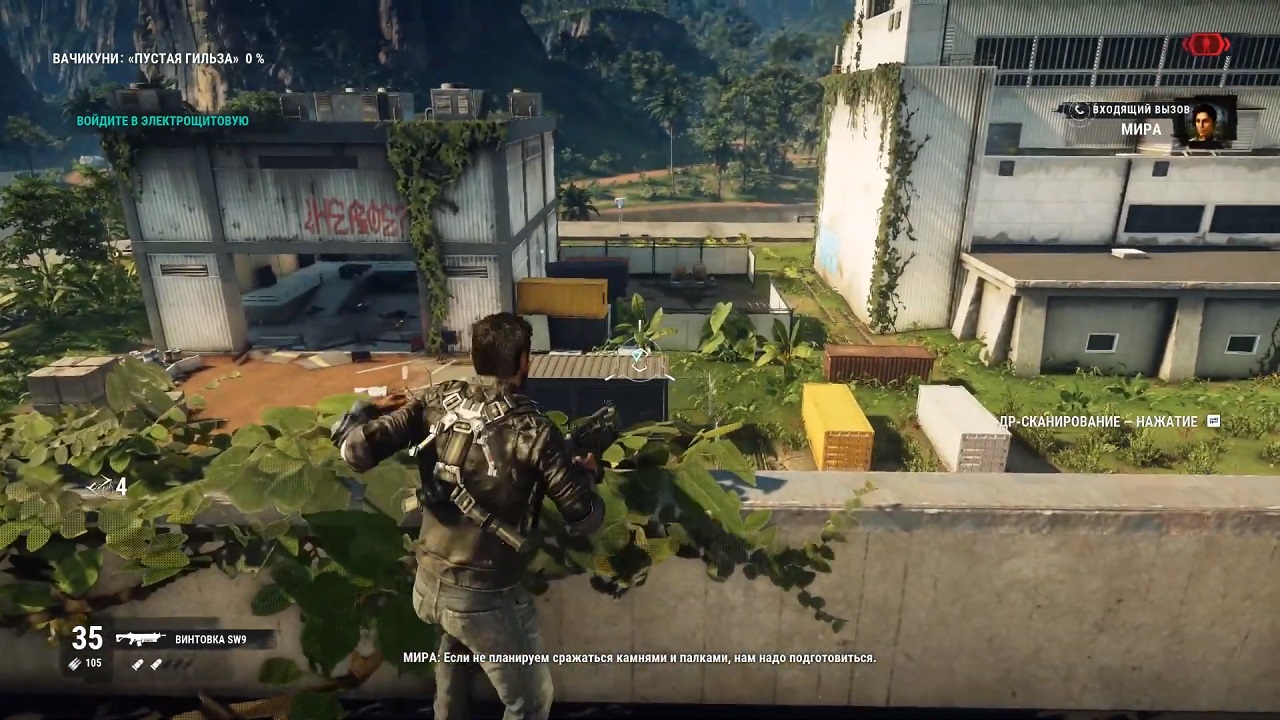Click the incoming call phone icon
The height and width of the screenshot is (720, 1280).
point(1077,109)
